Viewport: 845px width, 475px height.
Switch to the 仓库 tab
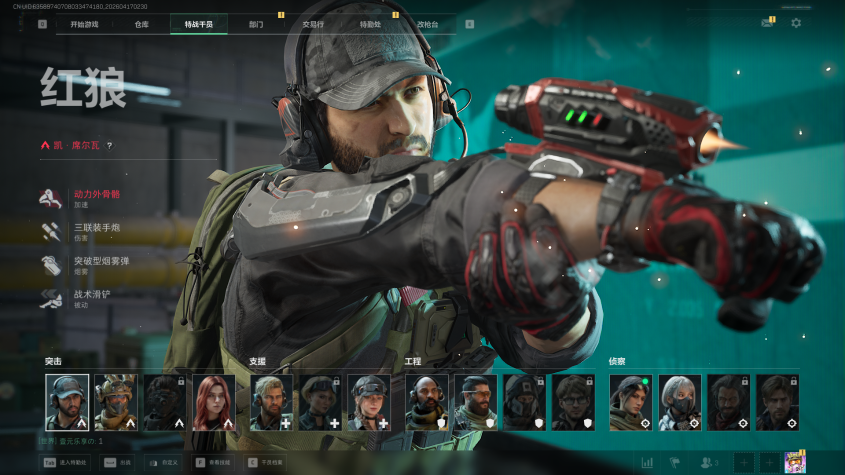coord(142,24)
